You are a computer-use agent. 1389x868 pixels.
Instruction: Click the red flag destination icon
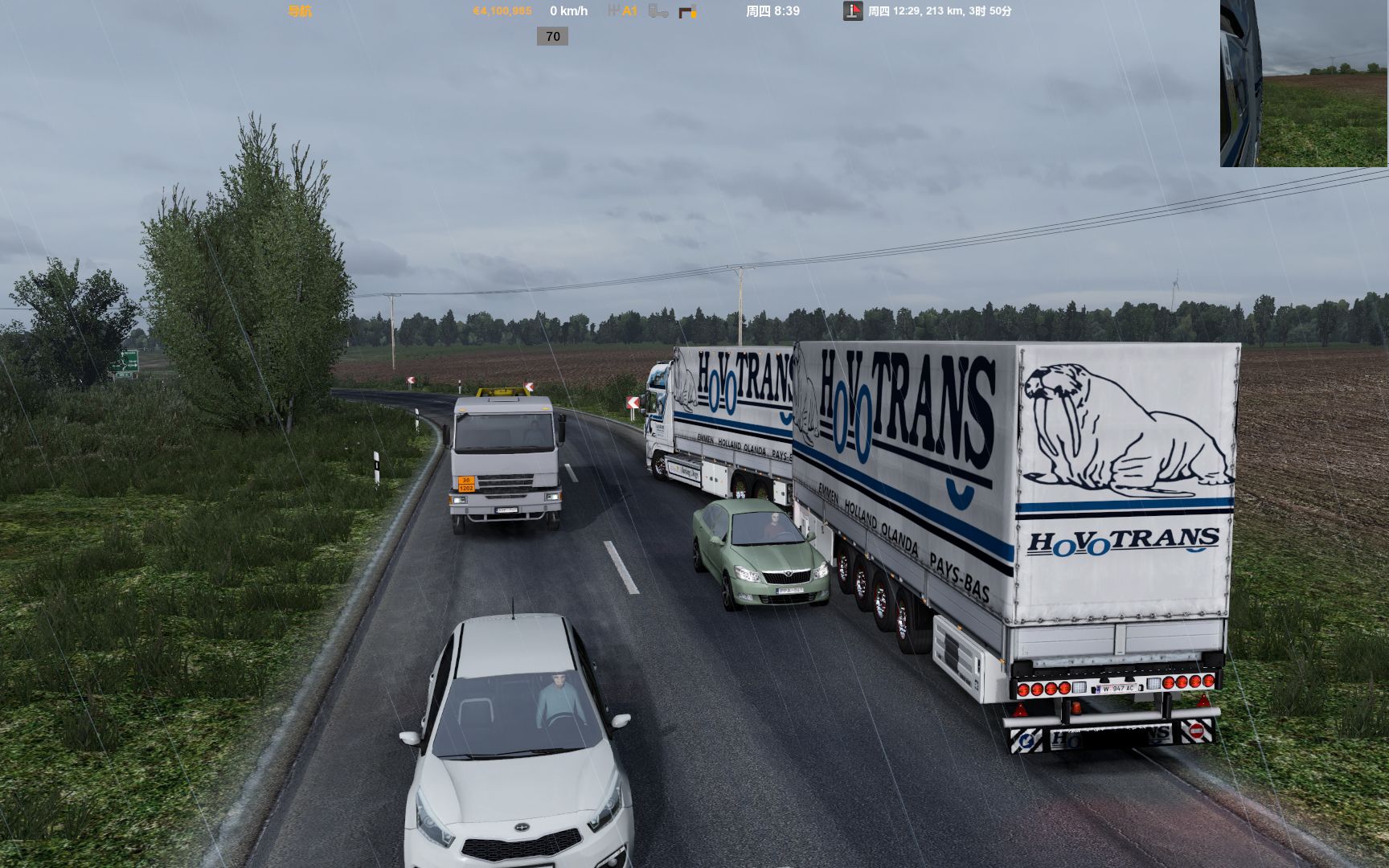click(x=853, y=11)
